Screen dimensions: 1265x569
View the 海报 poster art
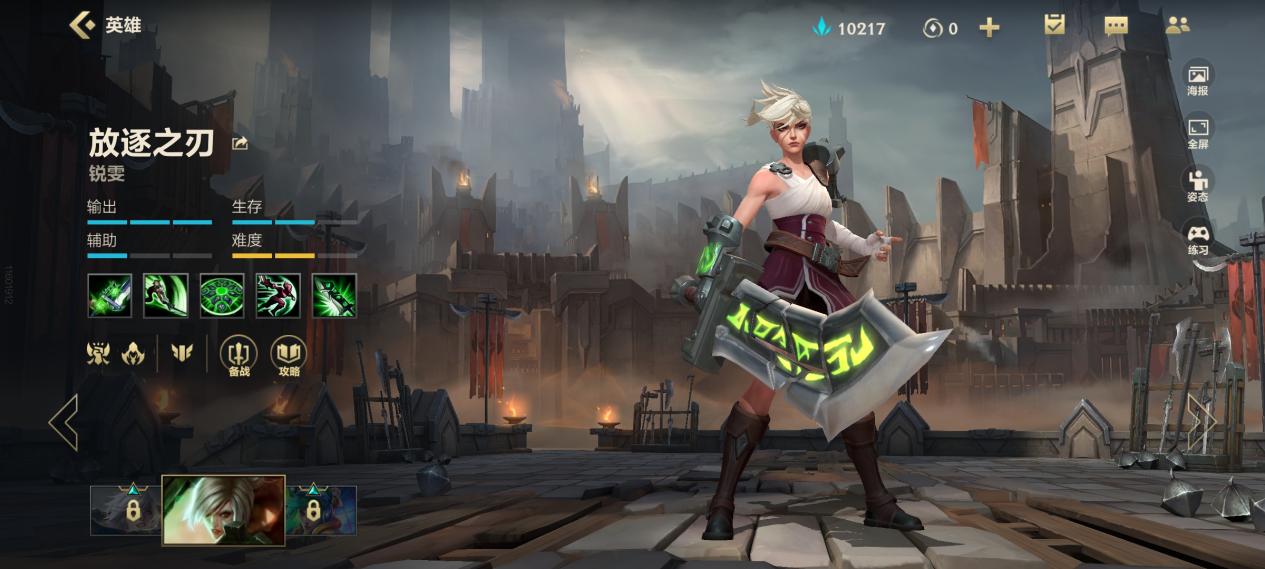click(1198, 79)
